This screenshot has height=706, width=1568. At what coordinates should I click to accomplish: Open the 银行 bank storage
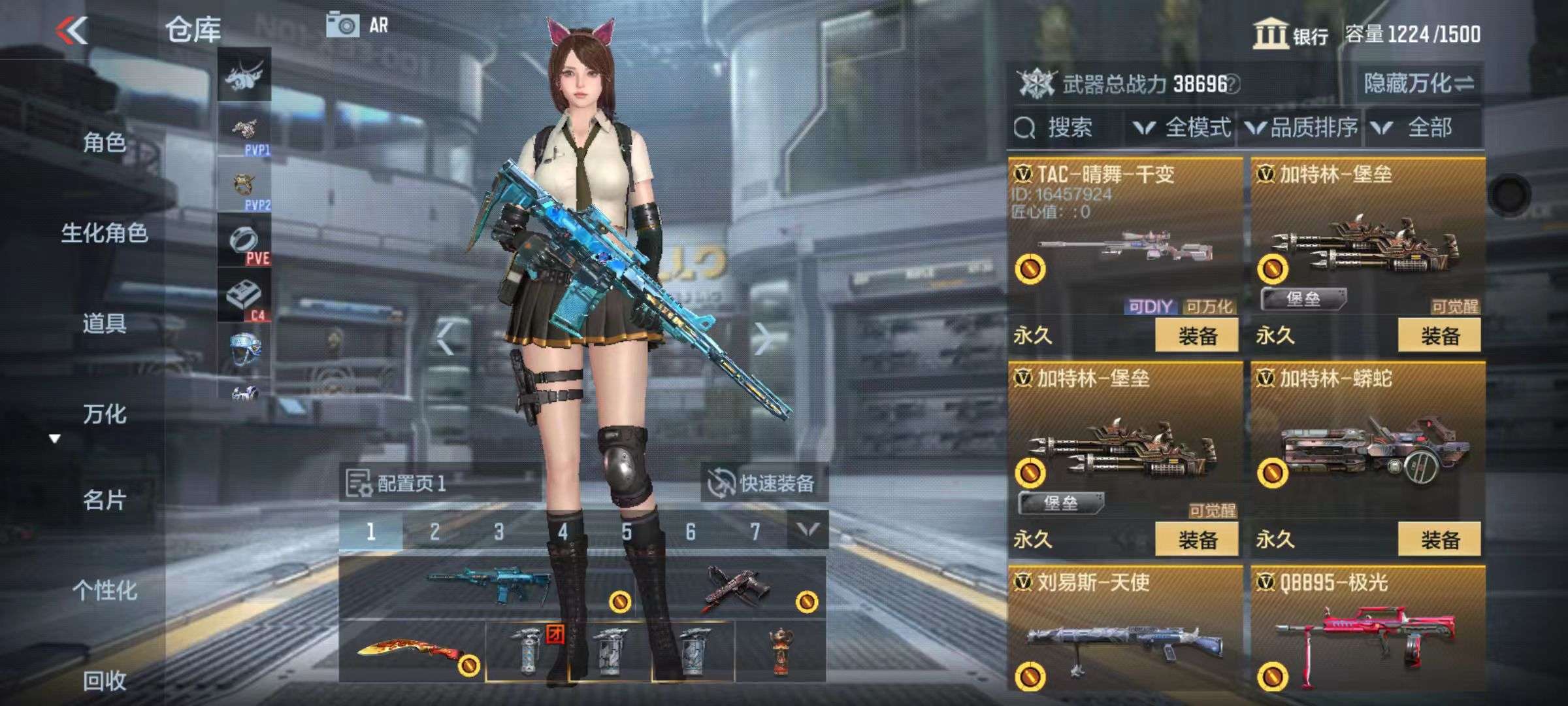[1290, 35]
